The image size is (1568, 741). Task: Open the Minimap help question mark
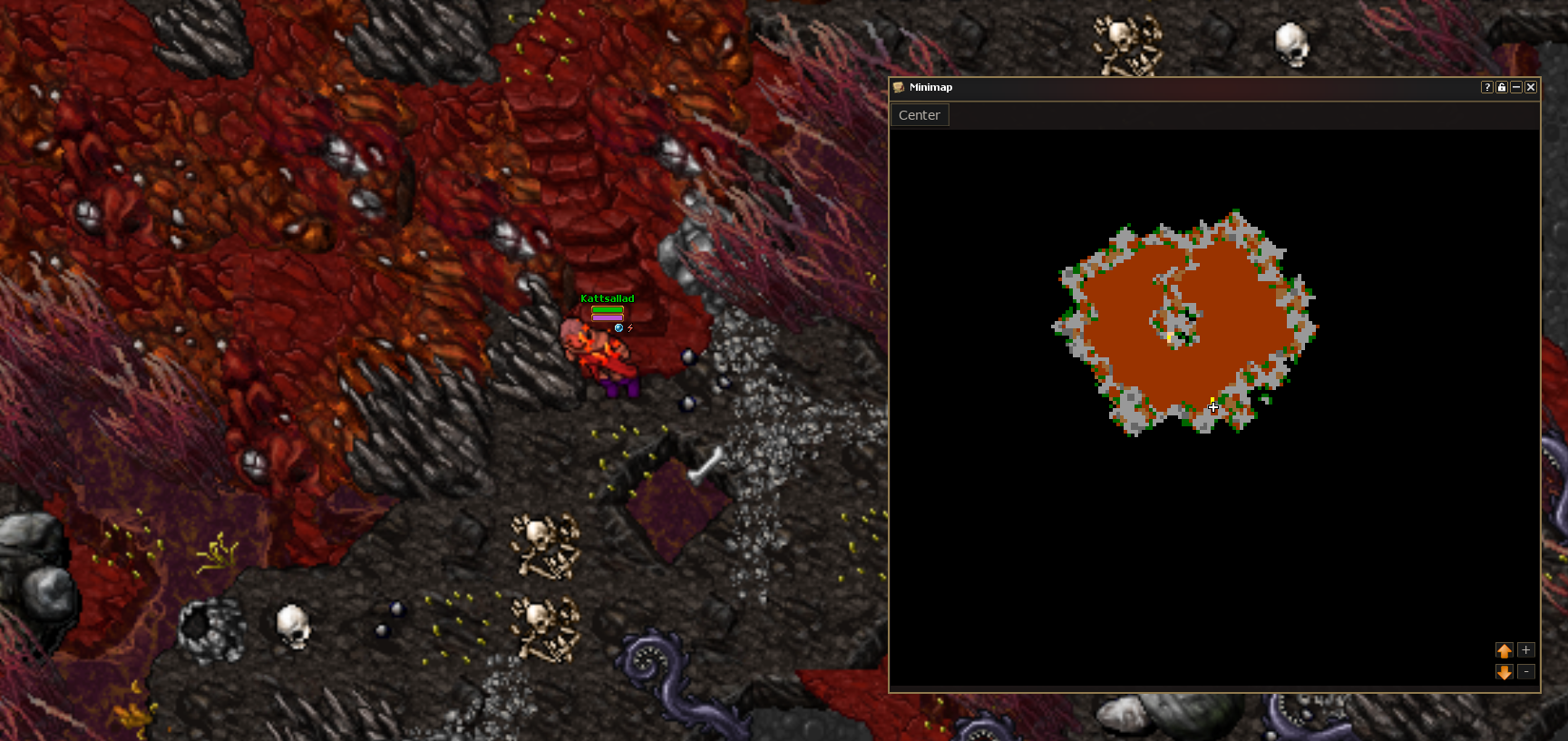1487,87
